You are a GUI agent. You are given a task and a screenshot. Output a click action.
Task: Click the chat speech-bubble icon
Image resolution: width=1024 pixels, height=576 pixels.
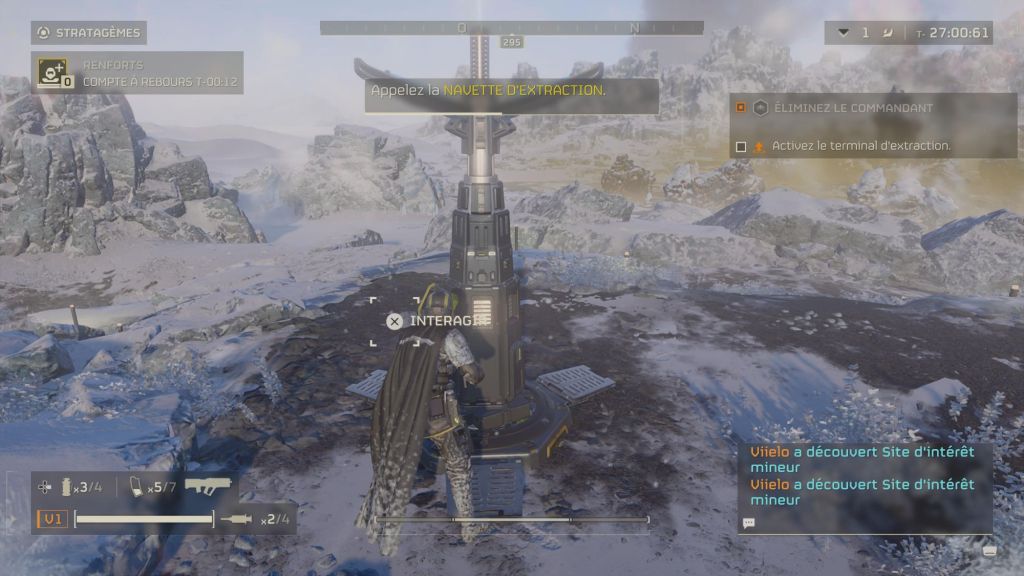click(x=749, y=522)
